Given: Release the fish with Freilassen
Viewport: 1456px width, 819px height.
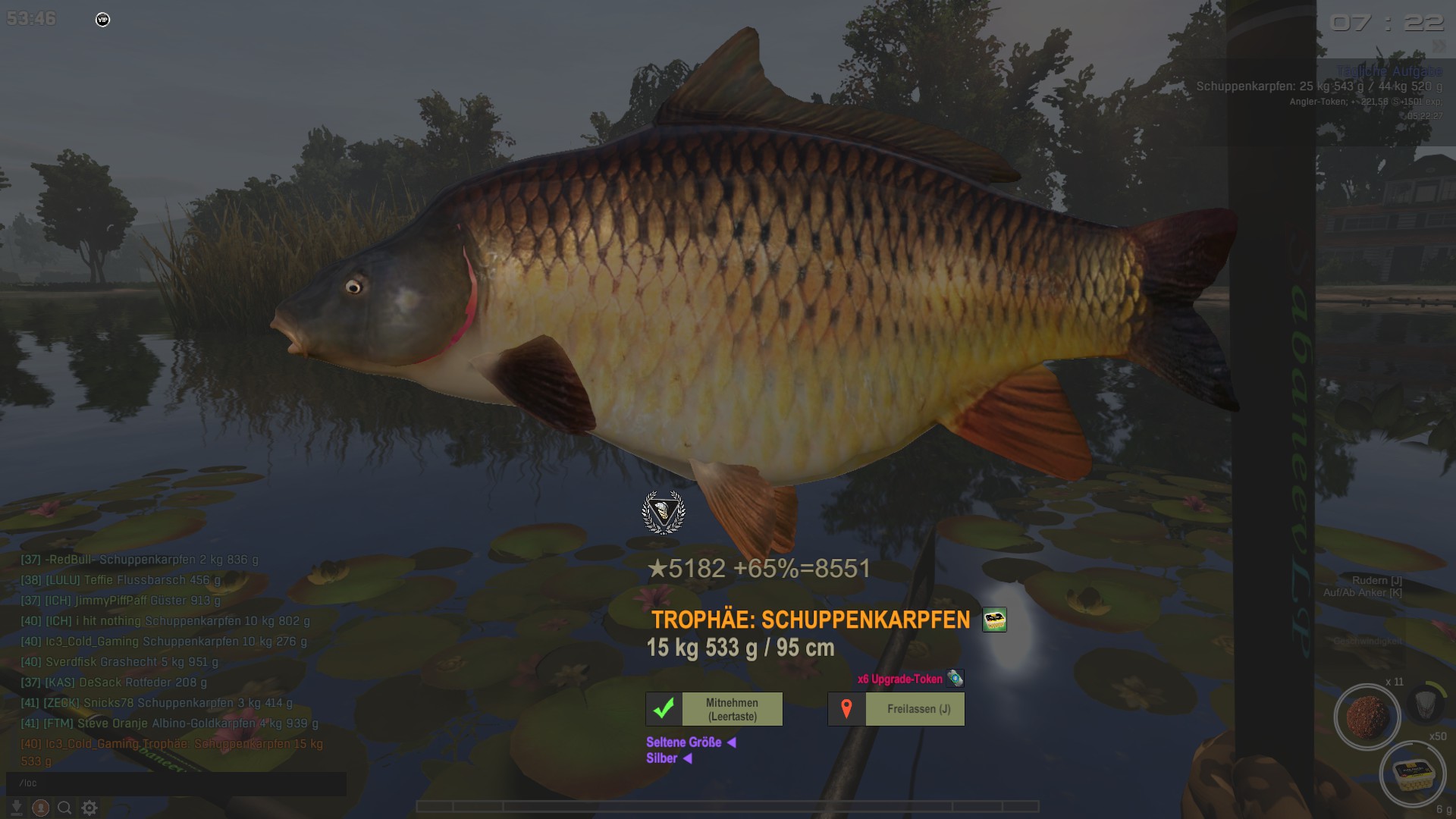Looking at the screenshot, I should (896, 709).
